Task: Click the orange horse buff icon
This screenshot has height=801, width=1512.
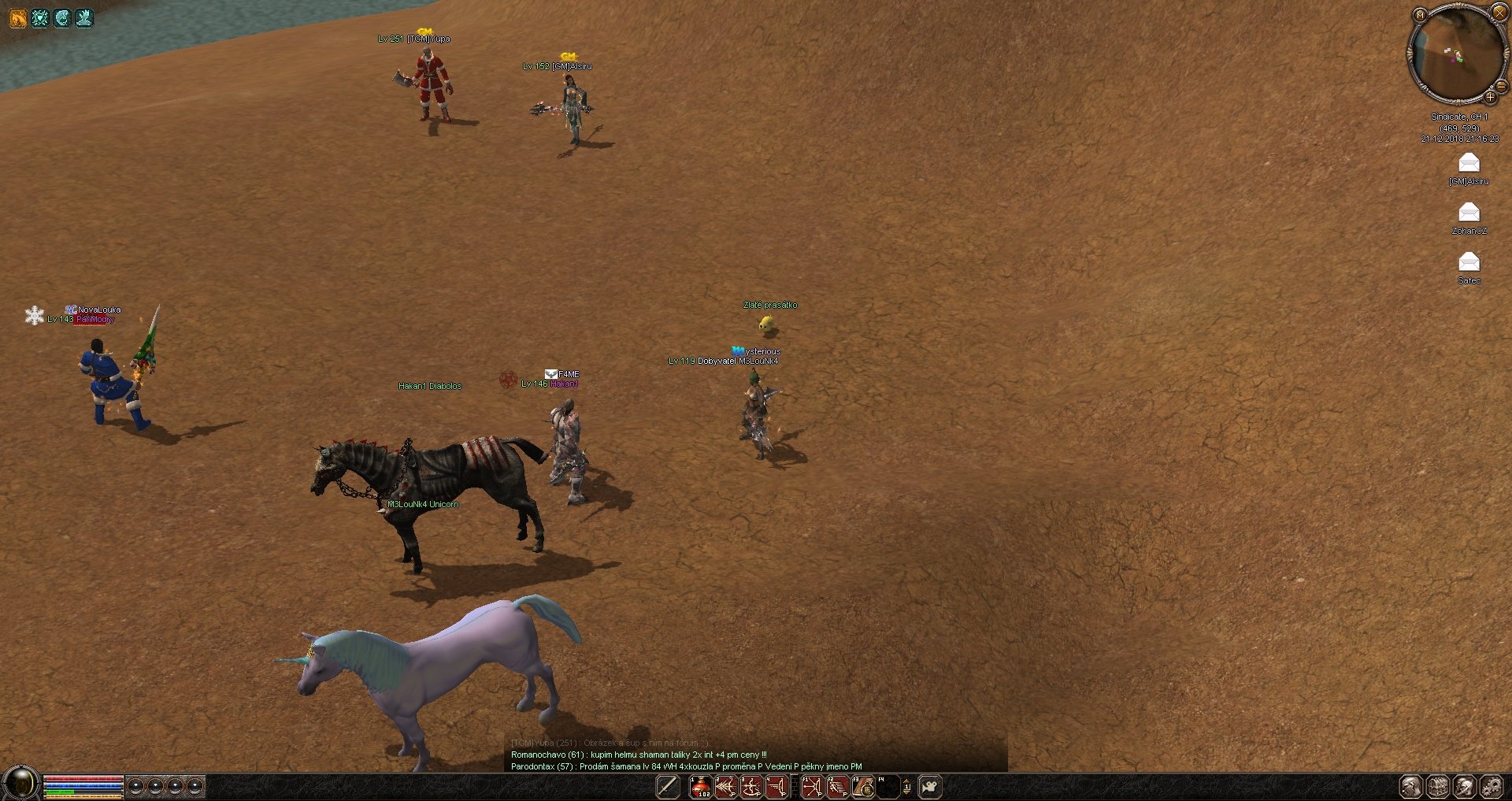Action: coord(17,17)
